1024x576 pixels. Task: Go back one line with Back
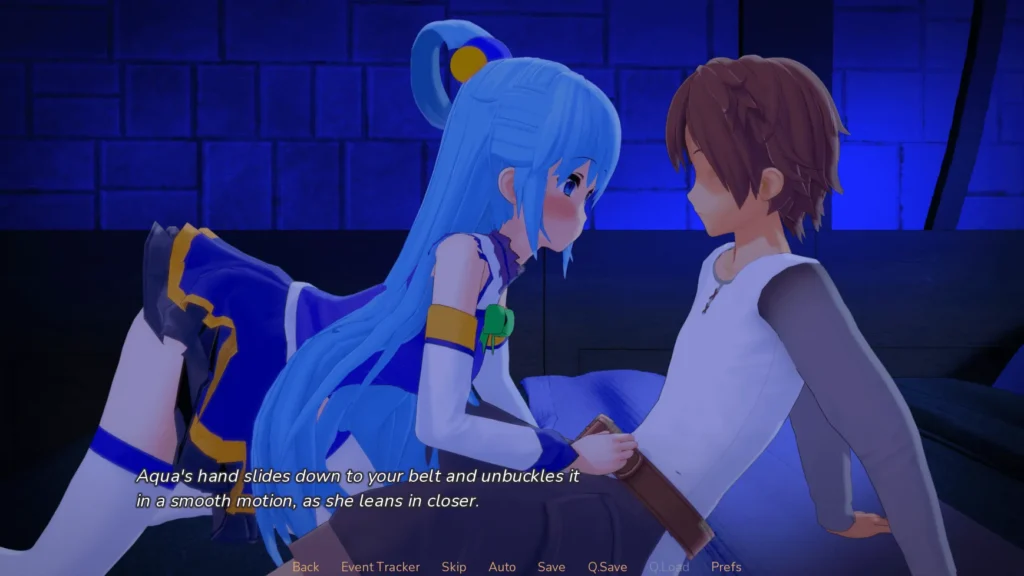[x=306, y=567]
